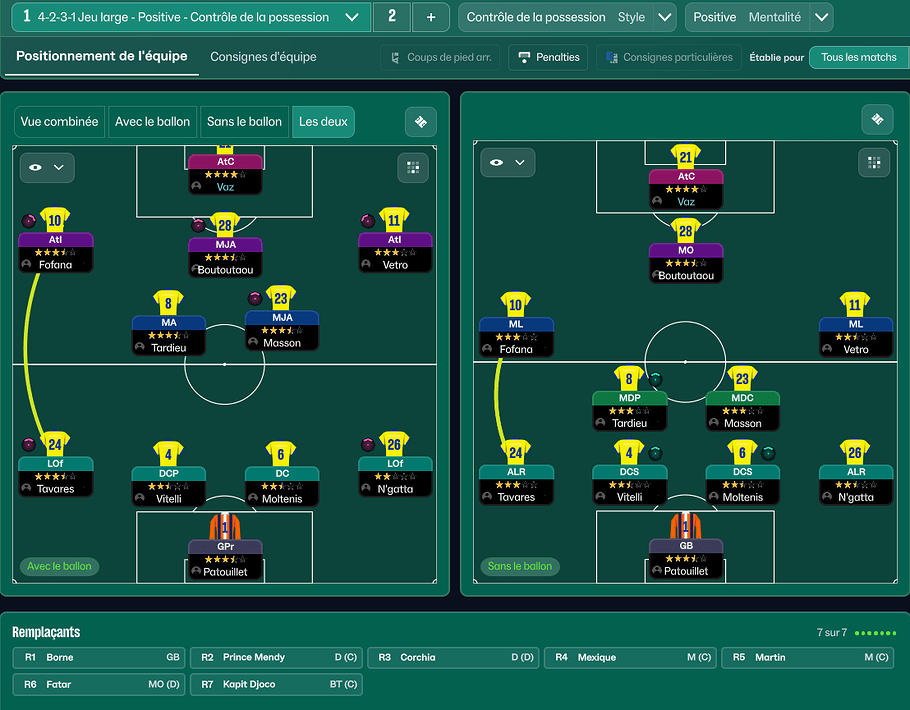Show the Sans le ballon view

[244, 122]
